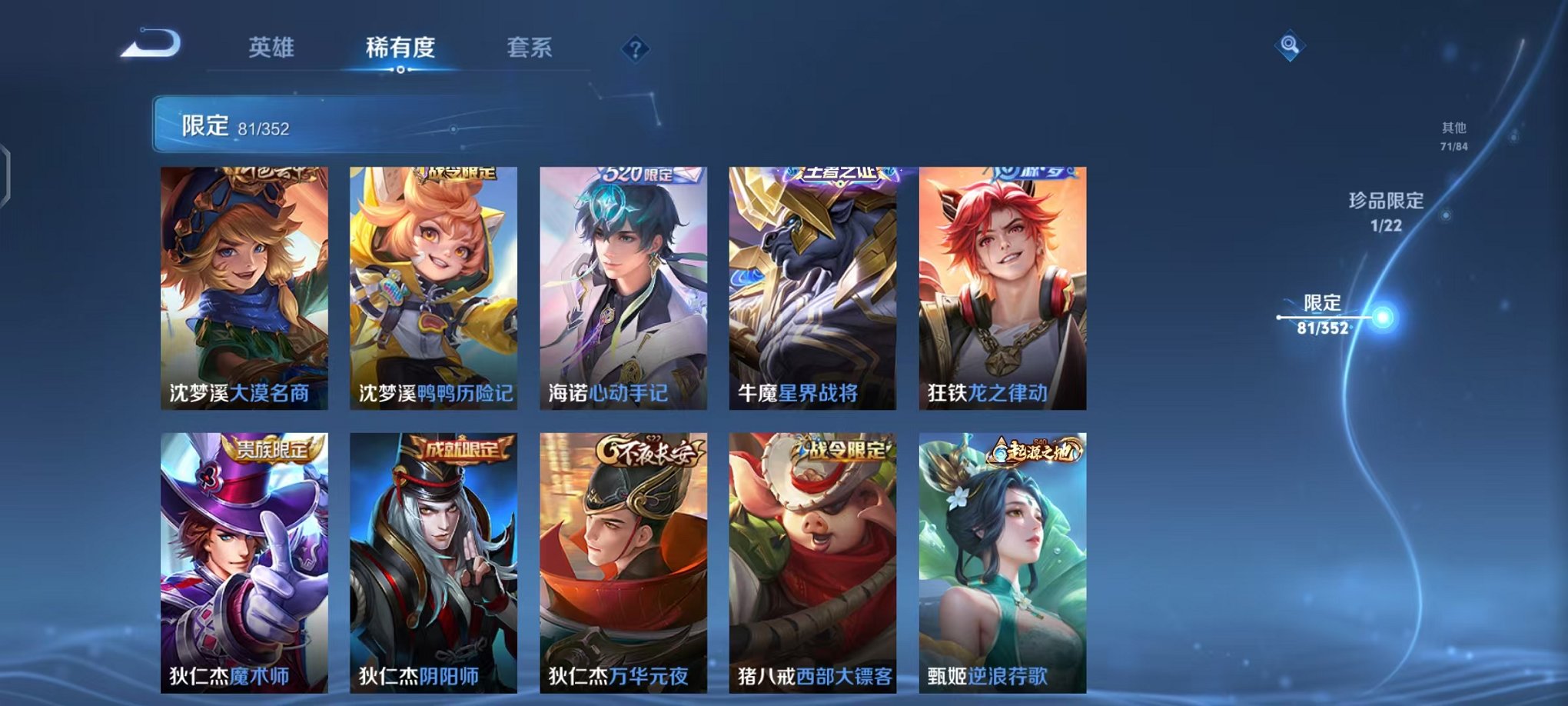Click the 战令限定 badge on 沈梦溪鸭鸭历险记 skin
The image size is (1568, 706).
(457, 176)
